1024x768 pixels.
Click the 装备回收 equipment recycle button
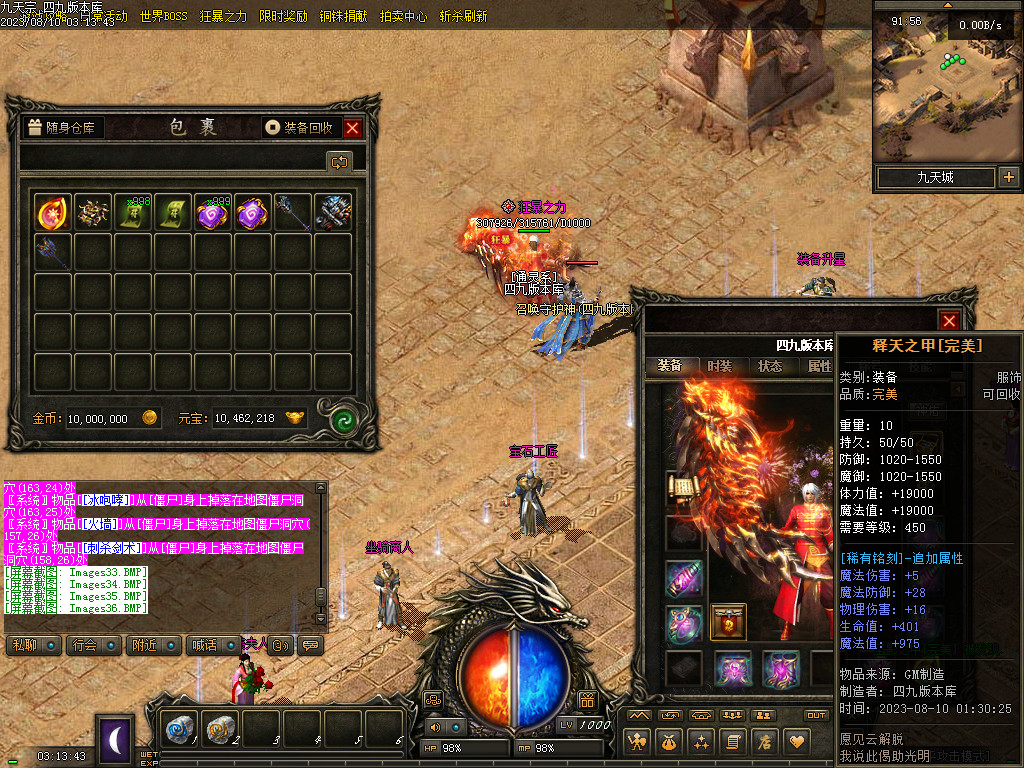tap(300, 128)
